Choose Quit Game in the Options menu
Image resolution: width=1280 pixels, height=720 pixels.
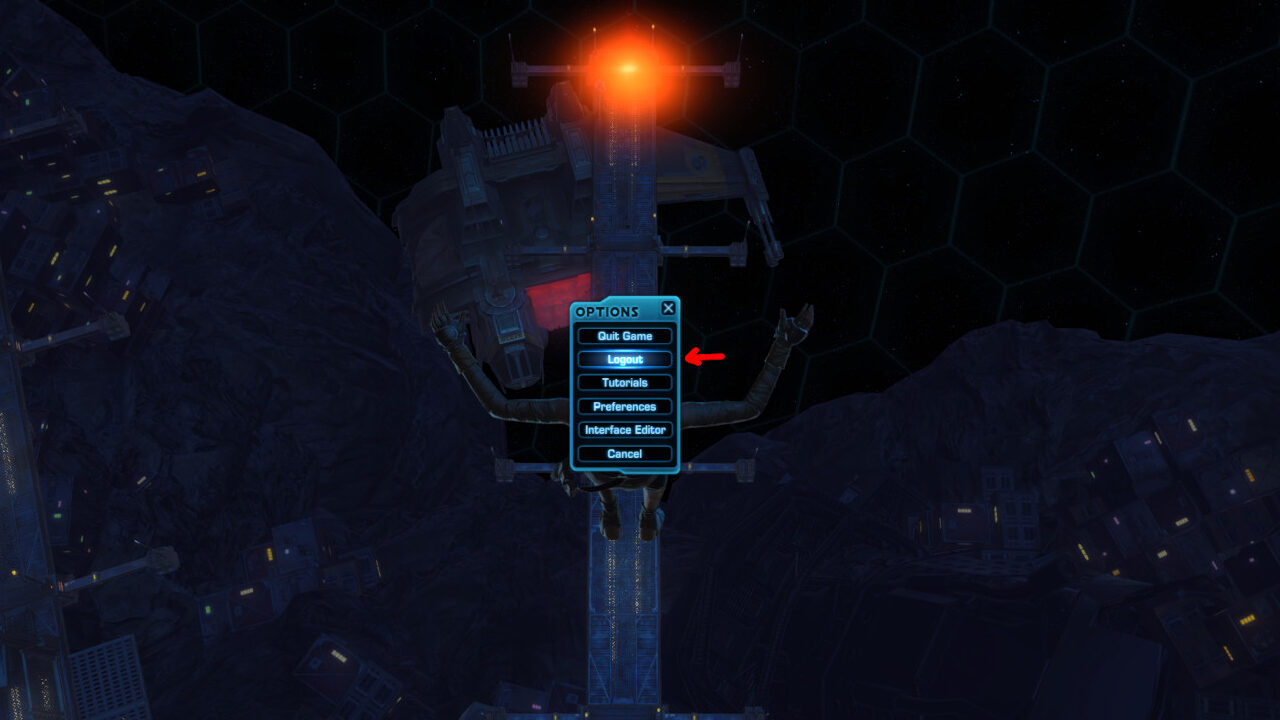coord(625,336)
